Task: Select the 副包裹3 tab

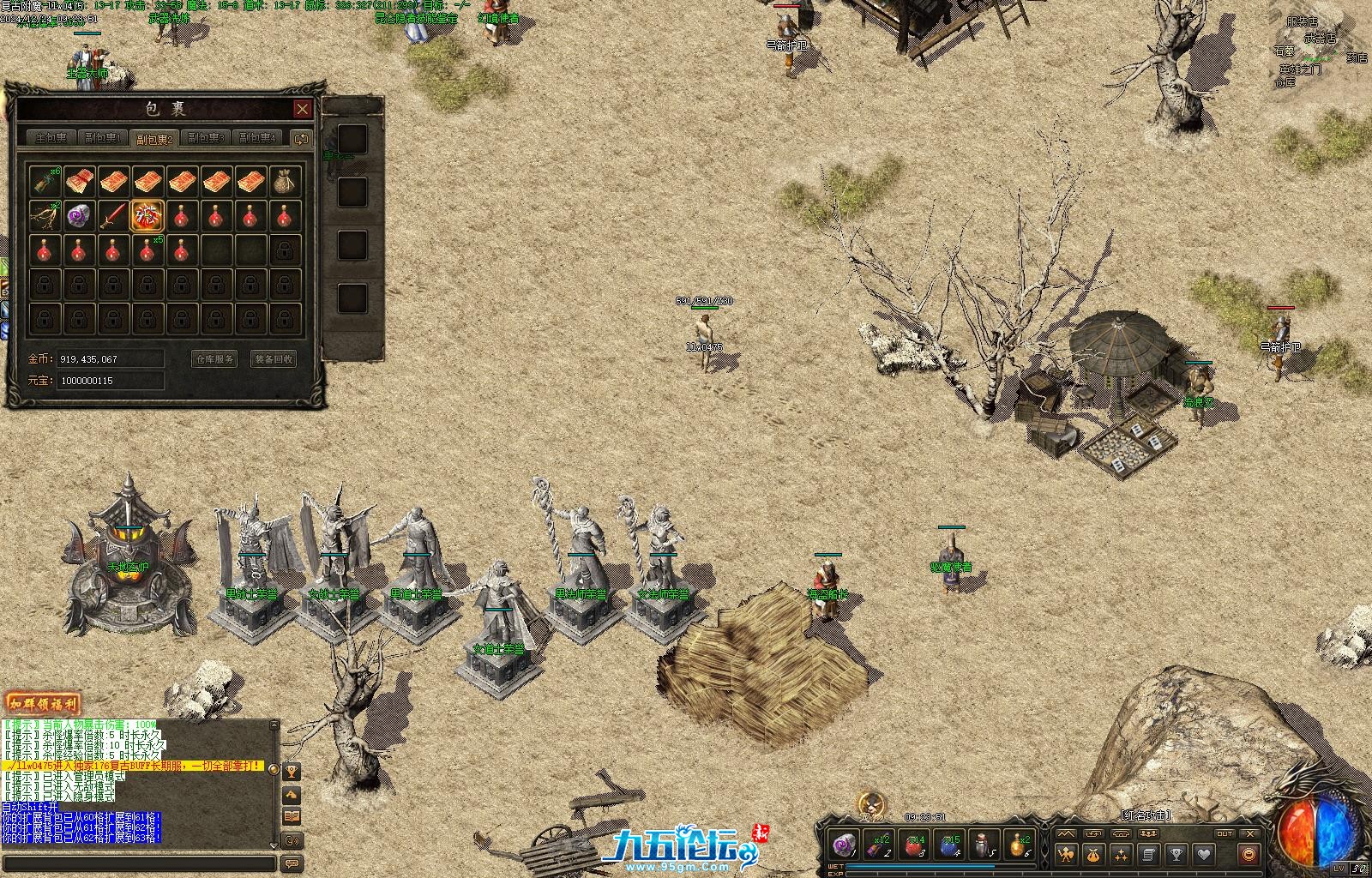Action: (206, 138)
